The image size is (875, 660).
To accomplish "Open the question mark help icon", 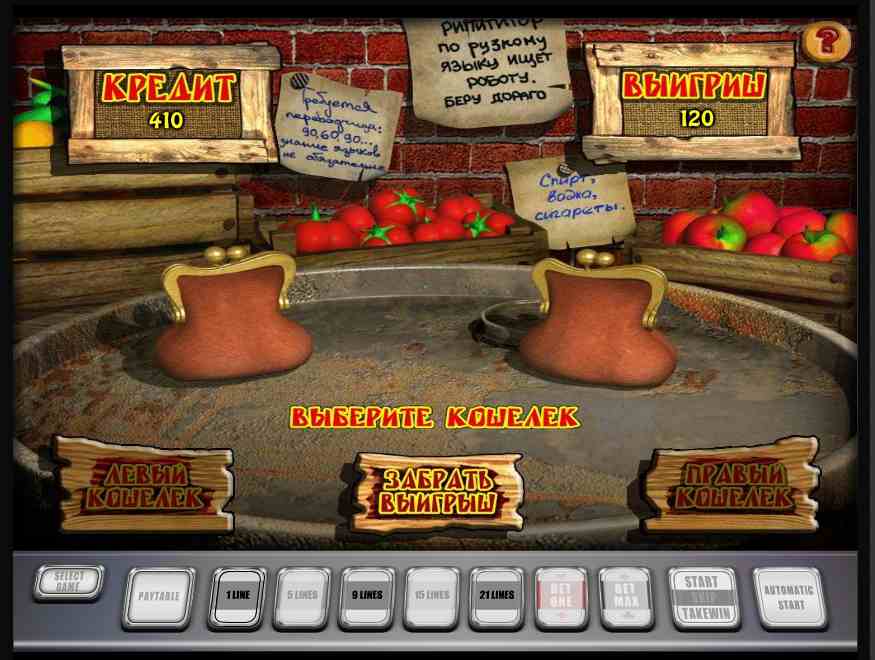I will click(x=826, y=42).
